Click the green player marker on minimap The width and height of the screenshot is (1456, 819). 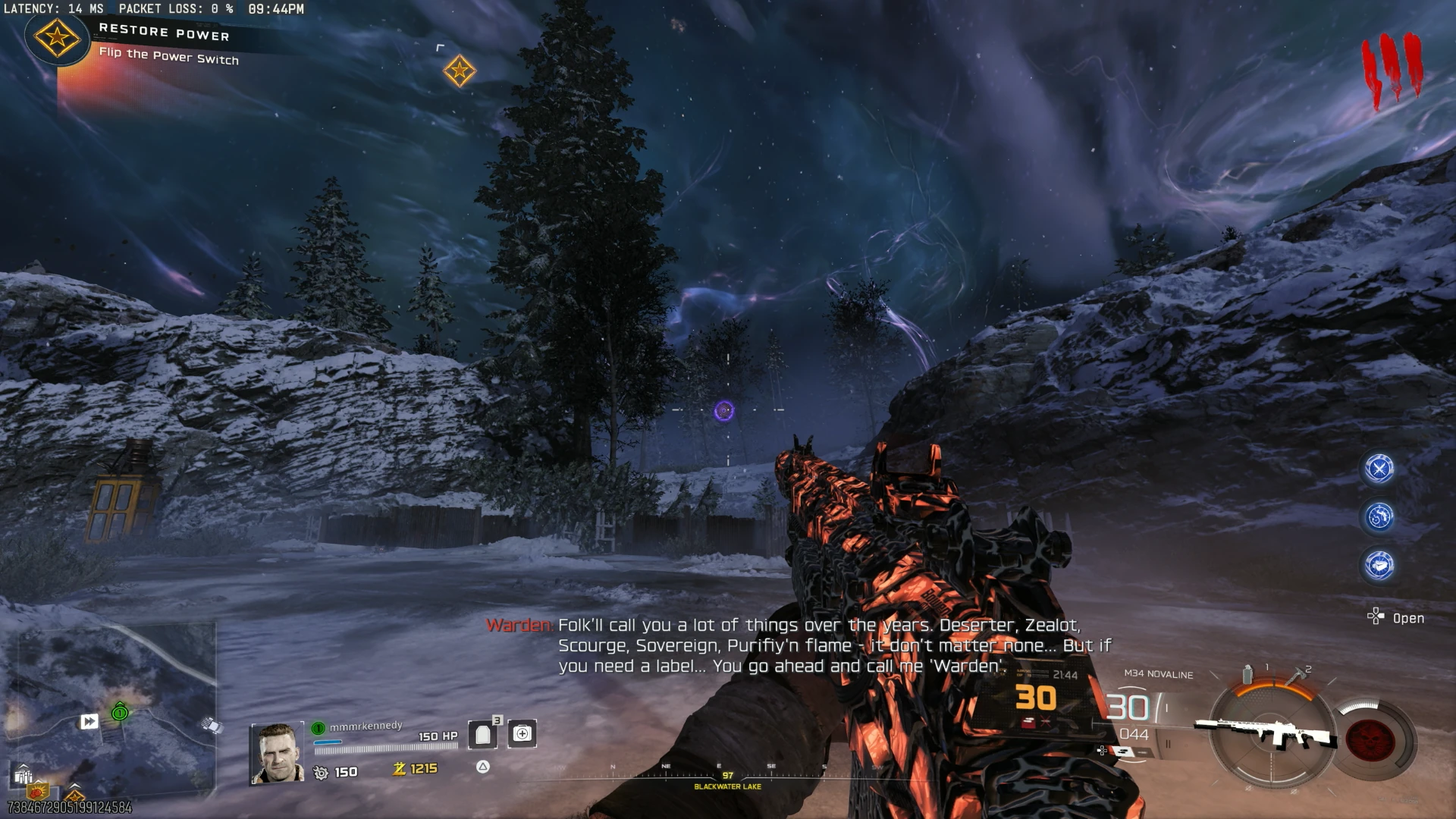120,712
